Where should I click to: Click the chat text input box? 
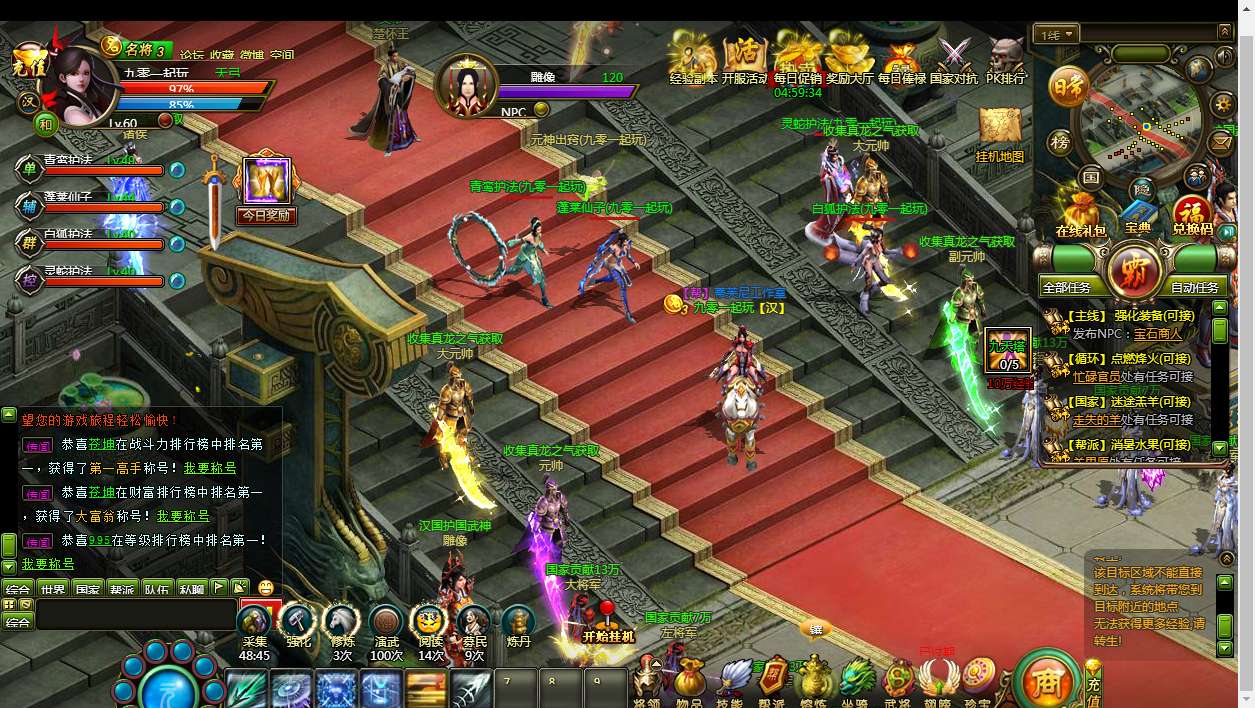pyautogui.click(x=135, y=613)
